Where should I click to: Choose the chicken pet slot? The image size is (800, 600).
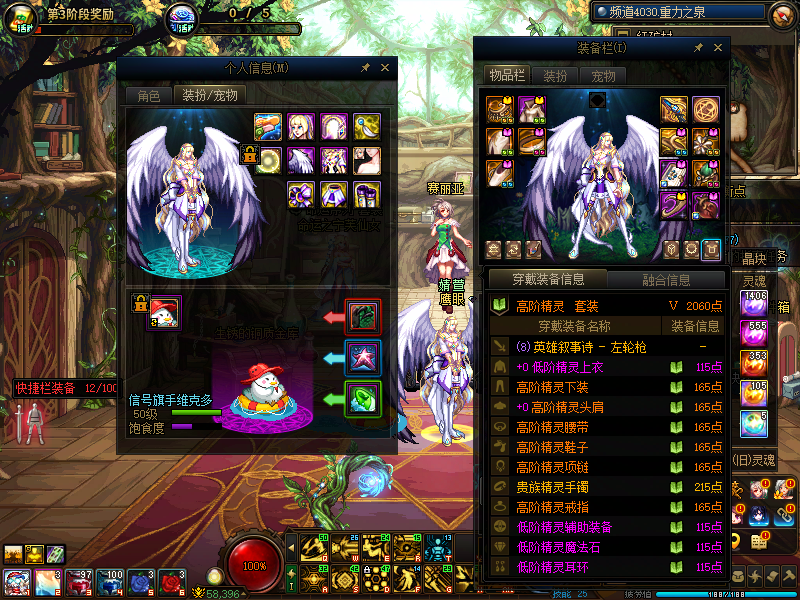click(164, 313)
